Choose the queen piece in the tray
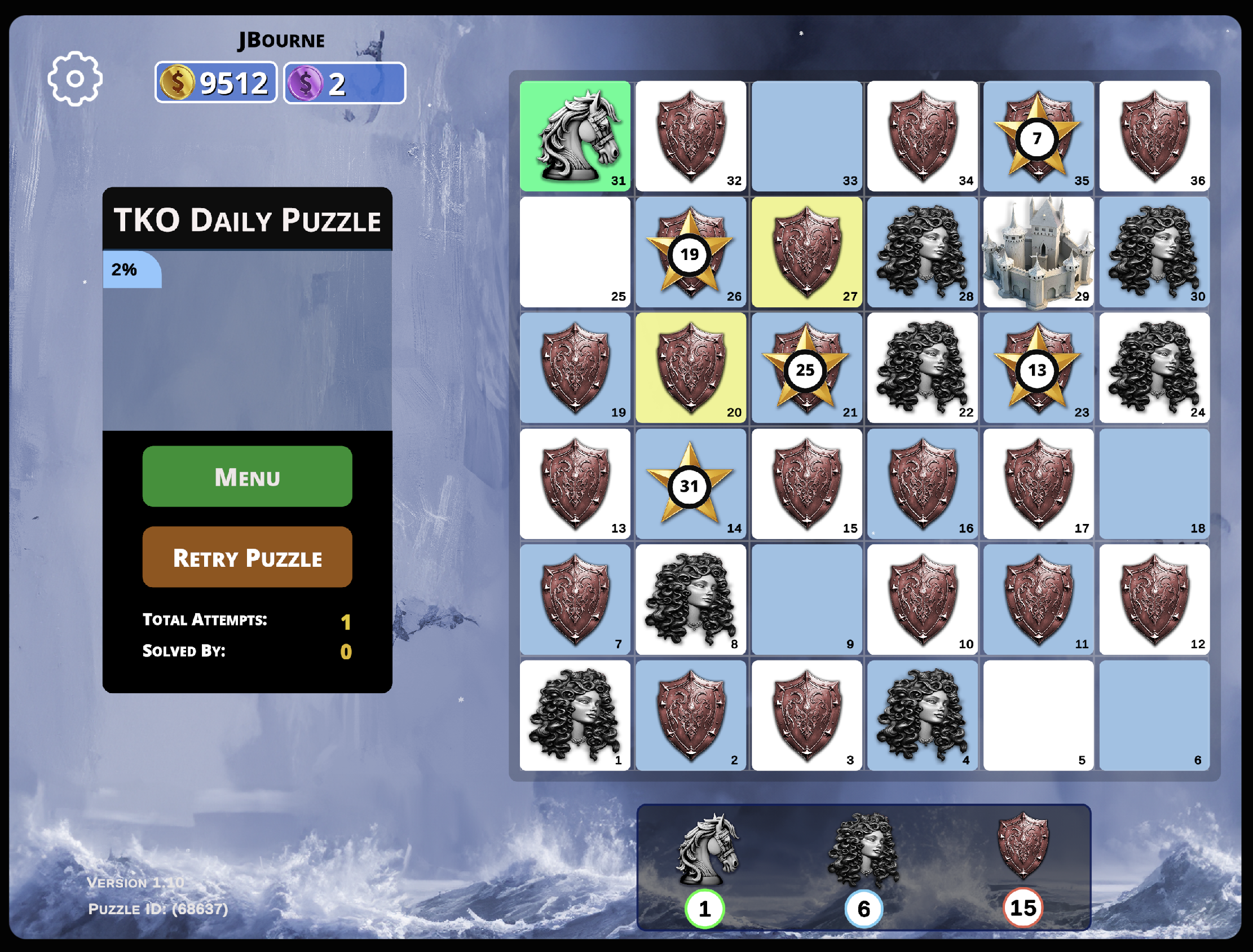Viewport: 1253px width, 952px height. coord(863,849)
